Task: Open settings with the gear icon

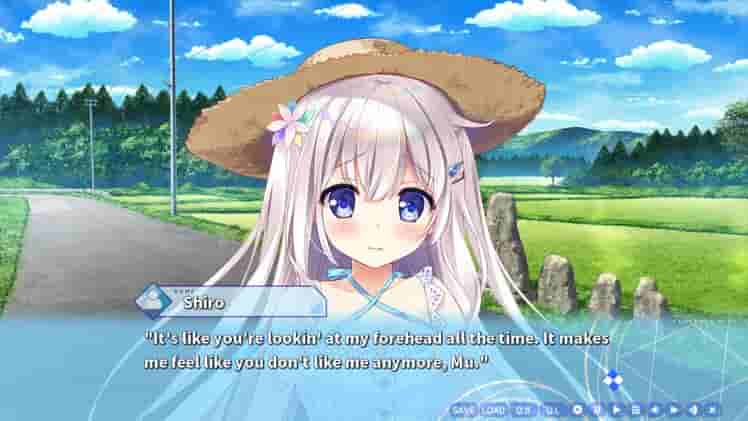Action: [x=577, y=410]
